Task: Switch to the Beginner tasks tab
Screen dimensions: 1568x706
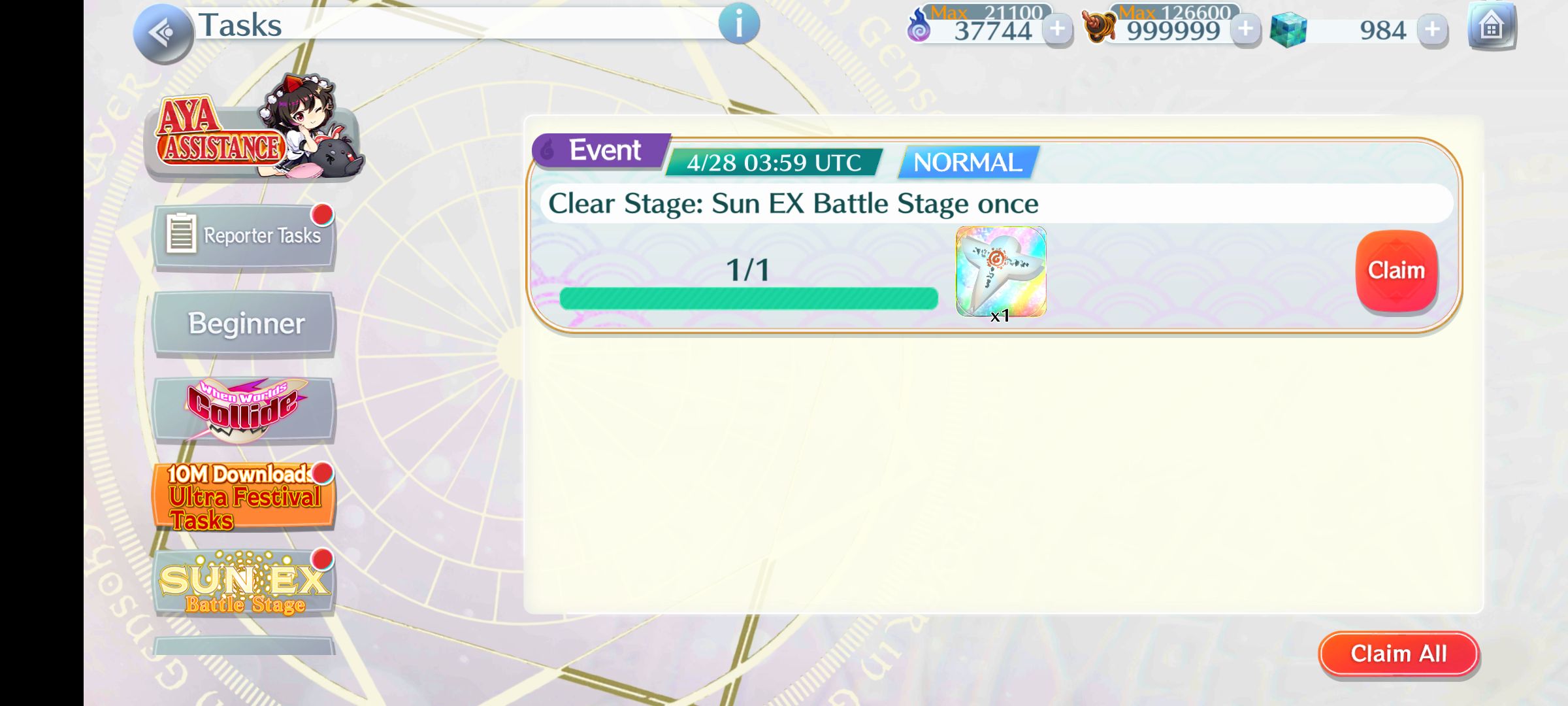Action: point(244,323)
